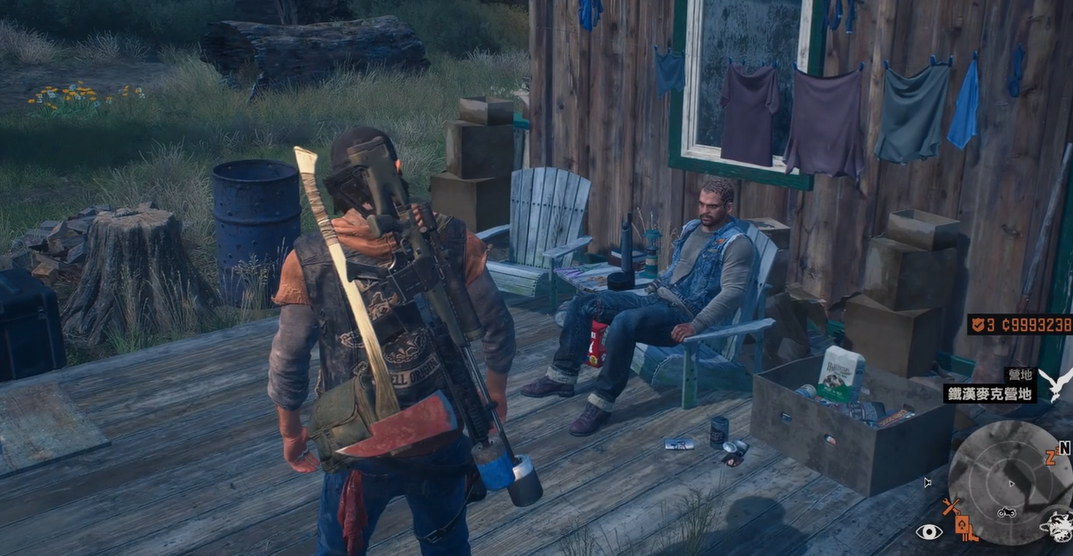The width and height of the screenshot is (1073, 556).
Task: Click the orange shield trust level icon
Action: tap(978, 325)
